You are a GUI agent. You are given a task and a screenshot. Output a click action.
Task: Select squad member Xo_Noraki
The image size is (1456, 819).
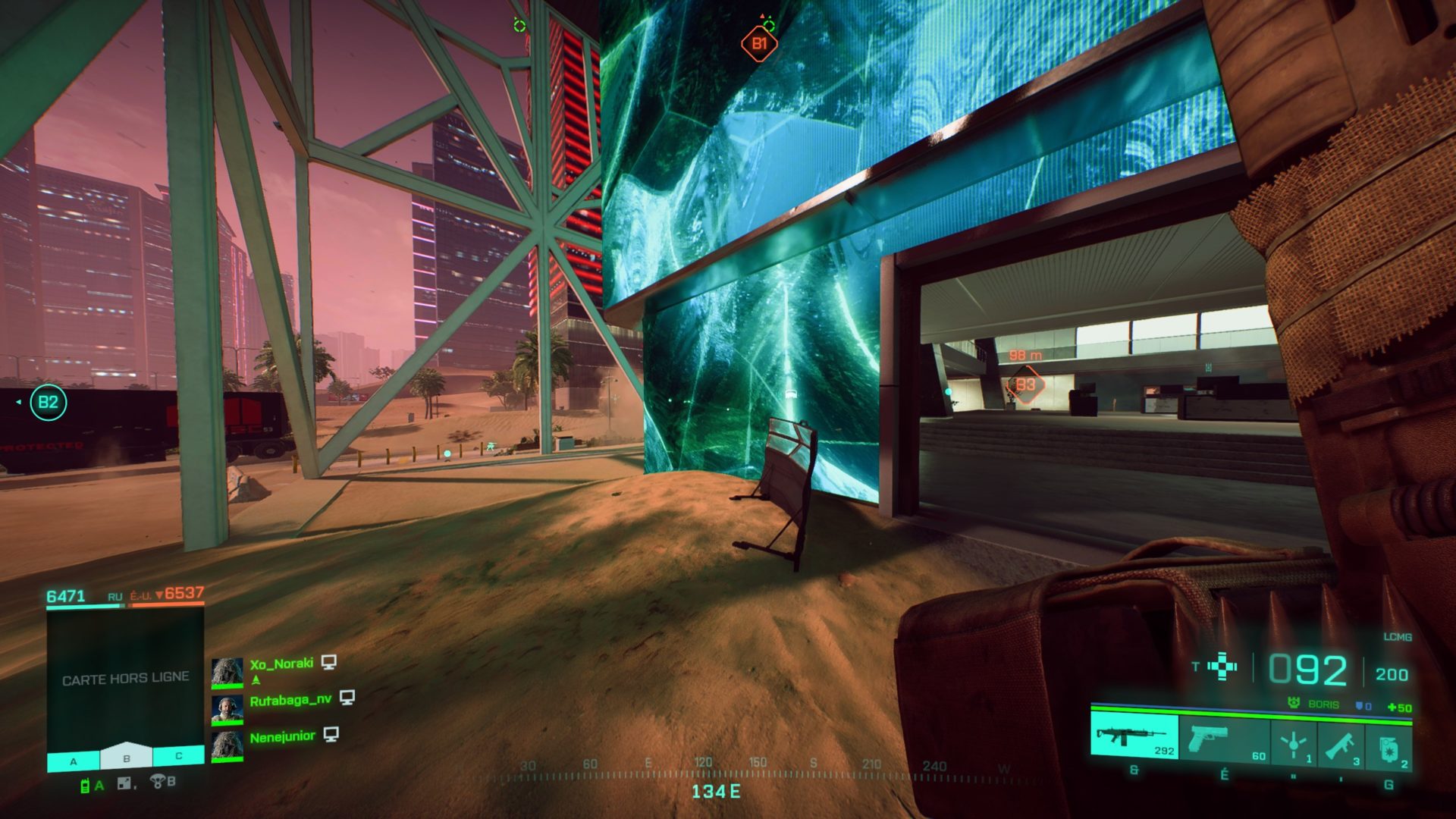(x=281, y=664)
